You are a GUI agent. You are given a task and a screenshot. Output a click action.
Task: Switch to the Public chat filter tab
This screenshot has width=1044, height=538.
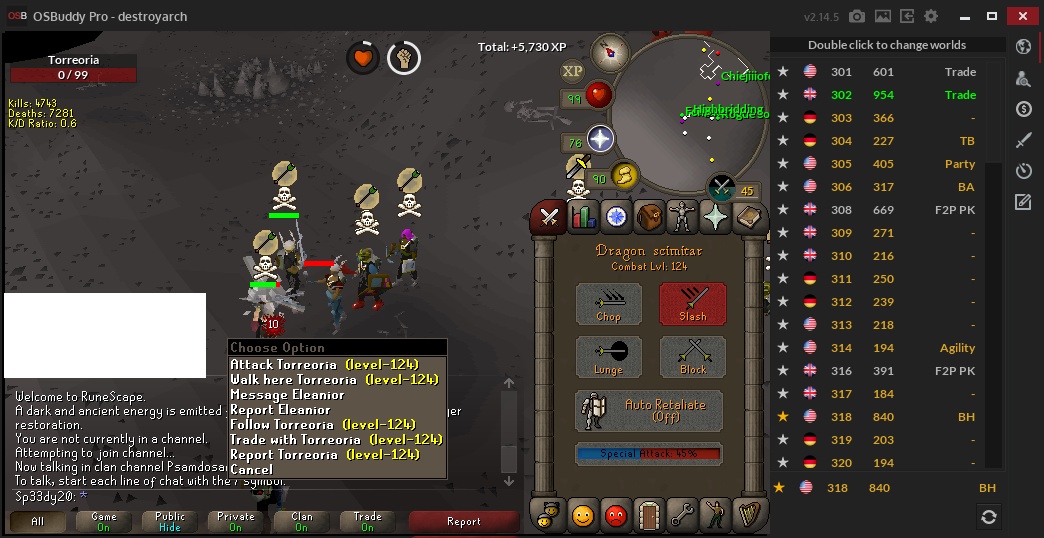coord(170,522)
